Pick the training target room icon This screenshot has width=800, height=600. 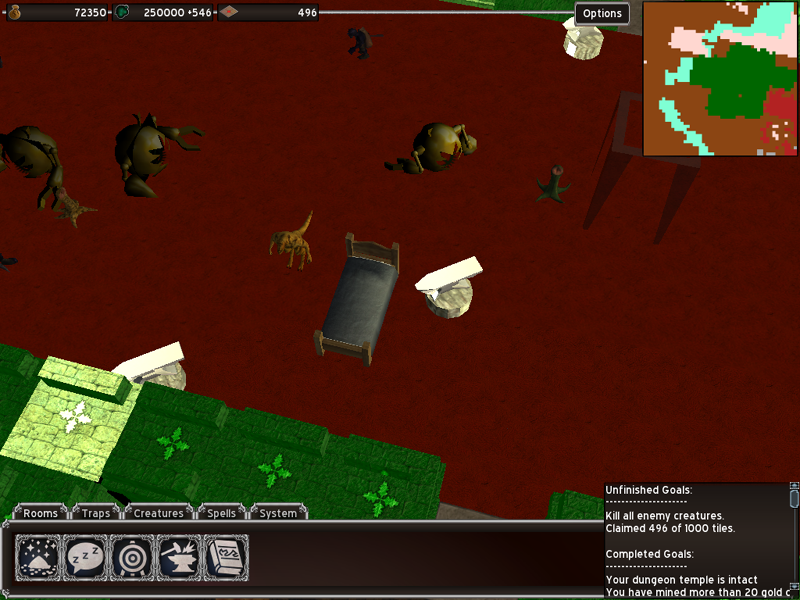132,557
